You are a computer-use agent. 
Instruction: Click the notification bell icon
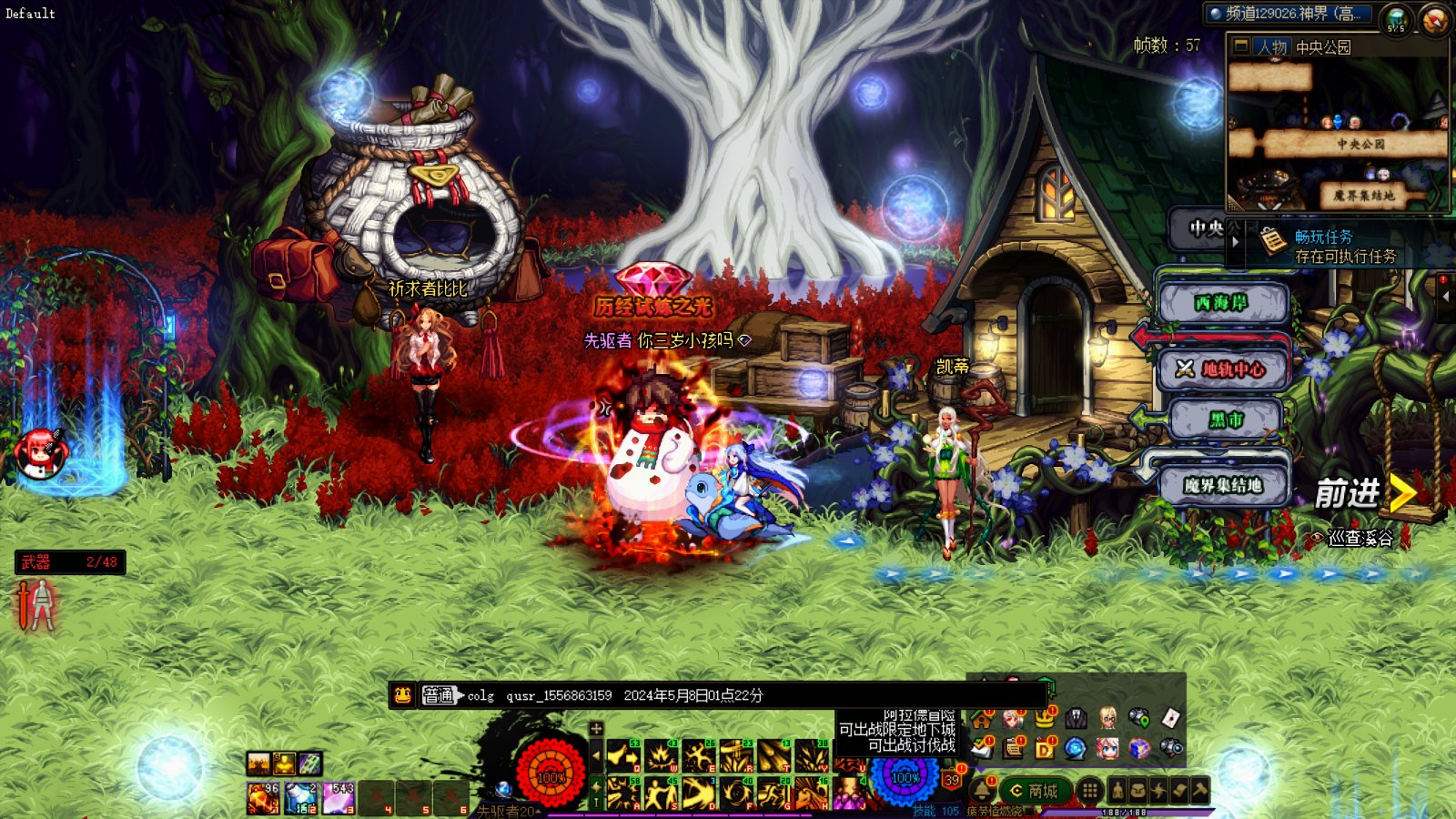pos(984,790)
